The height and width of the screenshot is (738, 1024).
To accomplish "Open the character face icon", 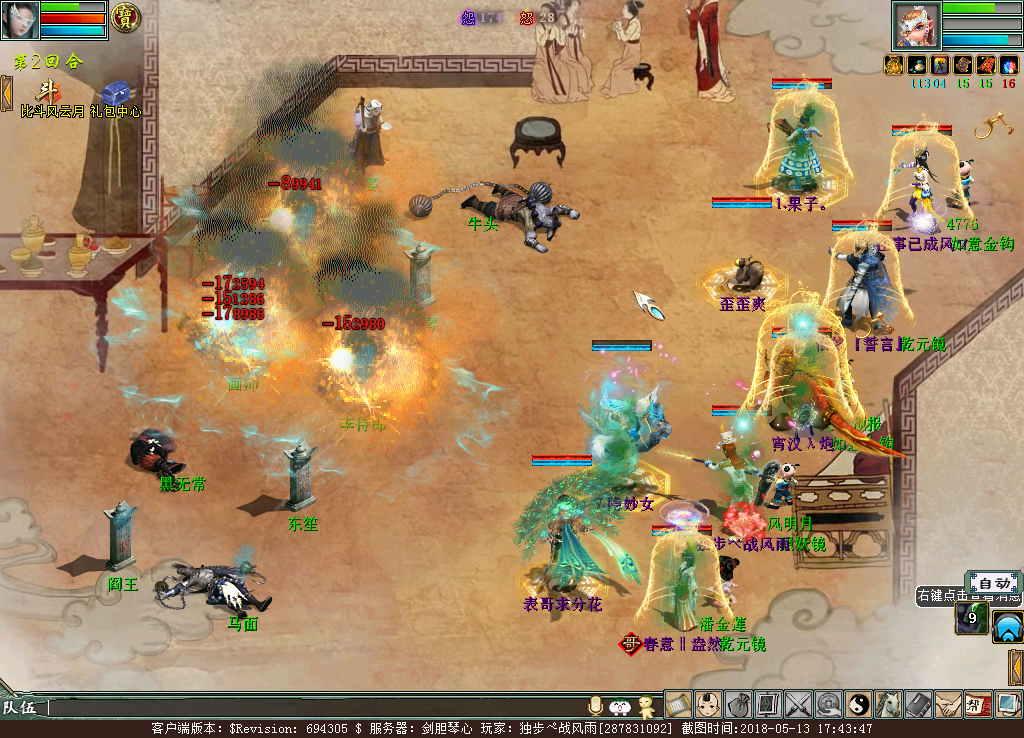I will click(x=708, y=705).
